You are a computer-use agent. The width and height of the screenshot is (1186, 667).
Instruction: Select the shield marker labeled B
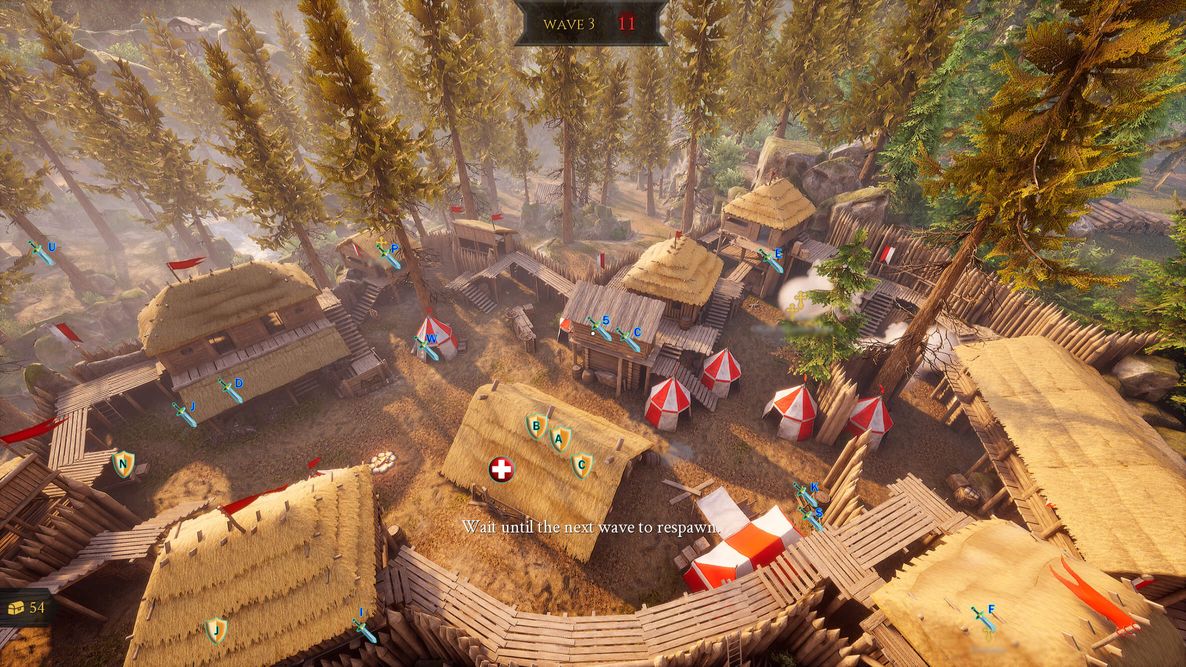[x=537, y=427]
